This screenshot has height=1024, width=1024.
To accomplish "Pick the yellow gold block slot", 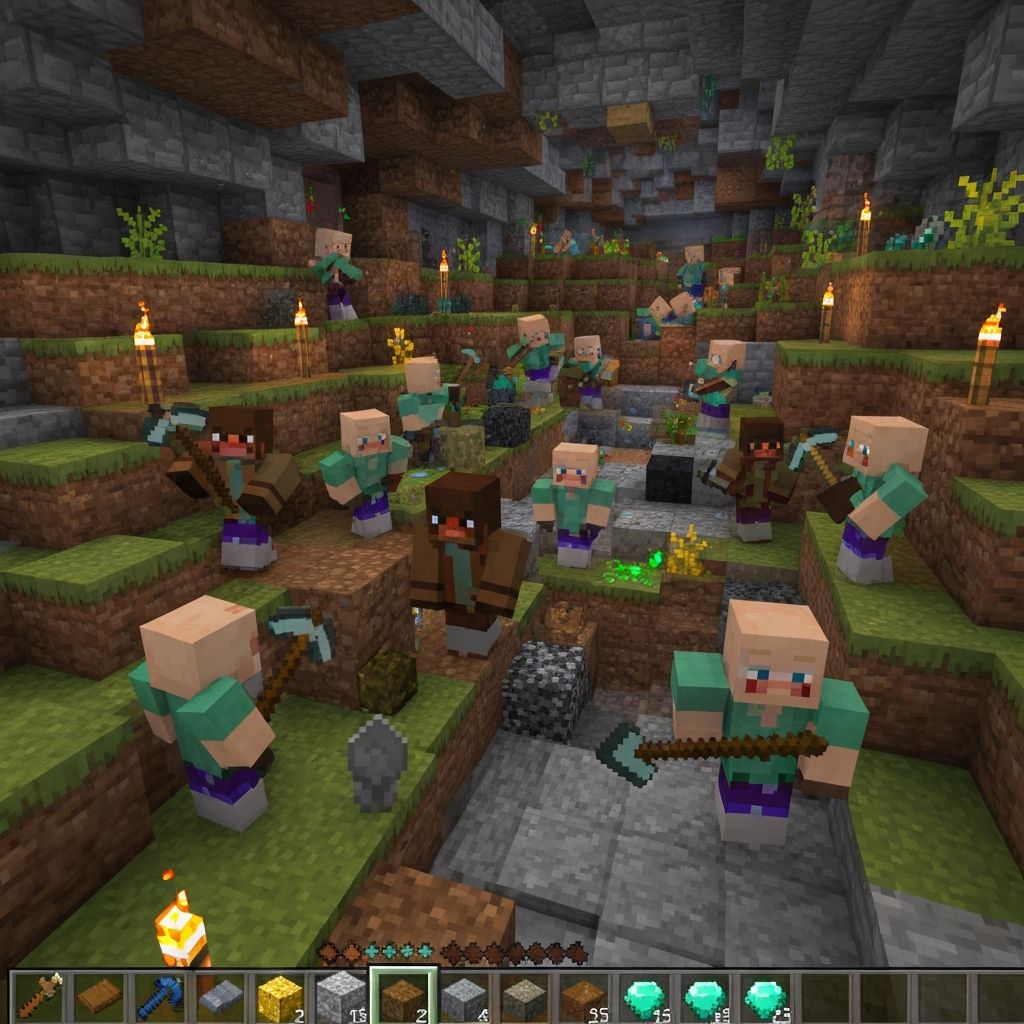I will pyautogui.click(x=280, y=996).
